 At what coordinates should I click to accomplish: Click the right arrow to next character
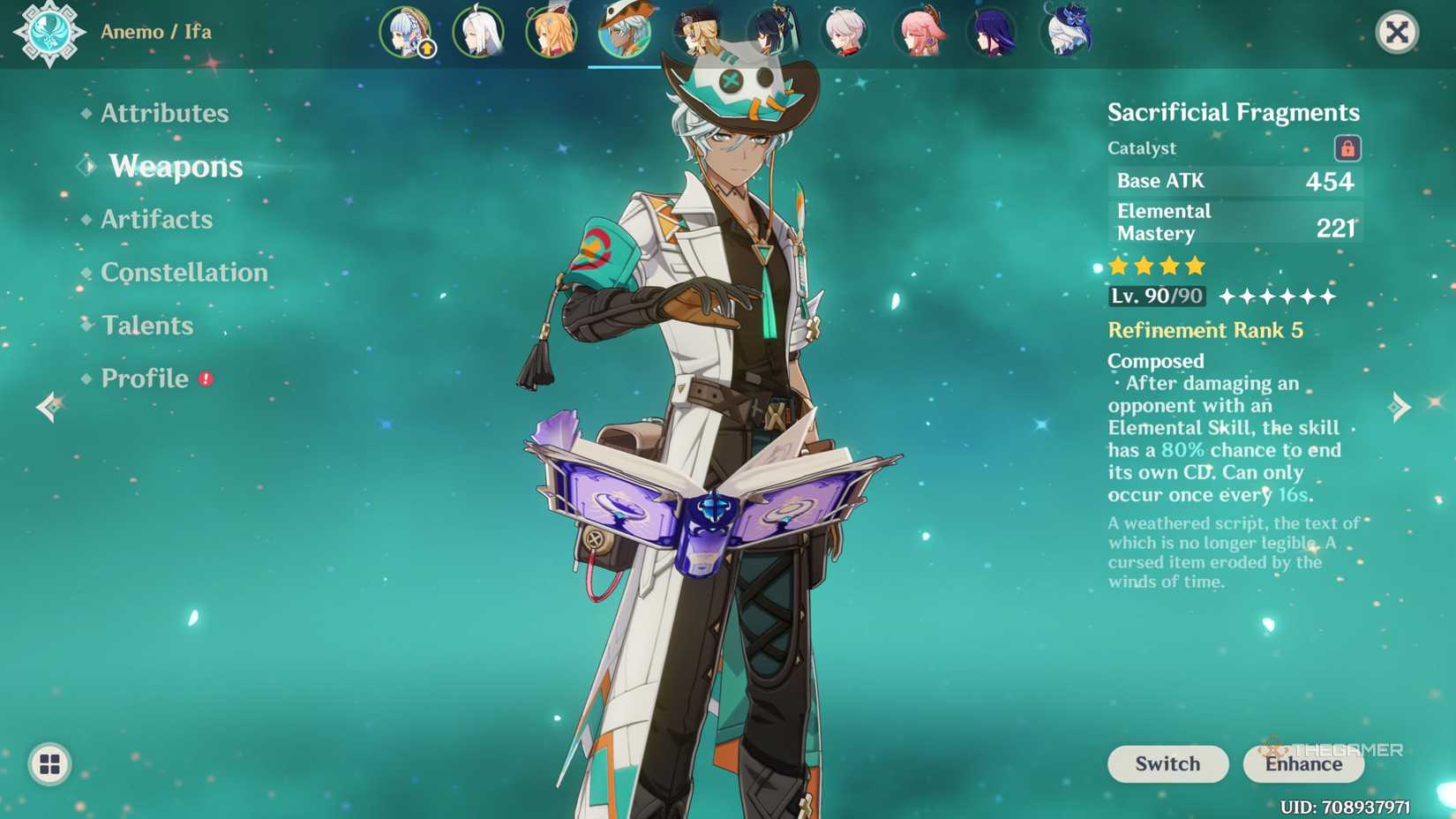[x=1401, y=407]
